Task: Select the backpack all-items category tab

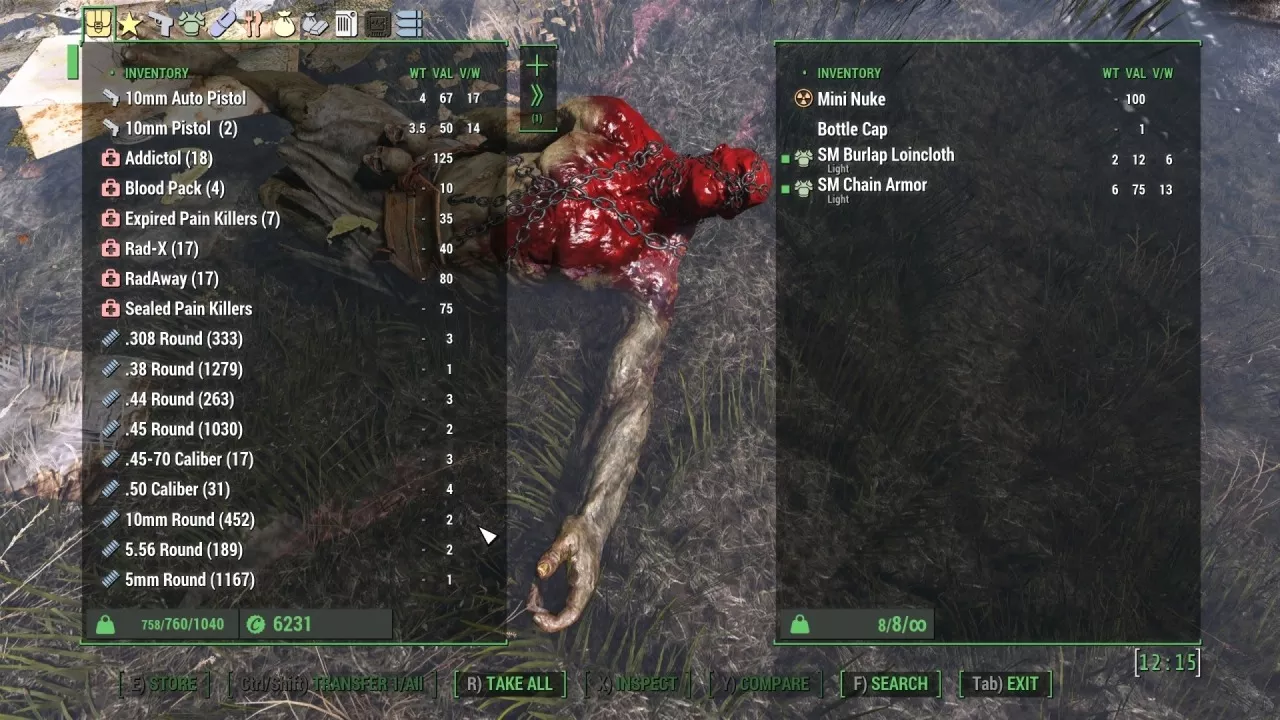Action: point(98,24)
